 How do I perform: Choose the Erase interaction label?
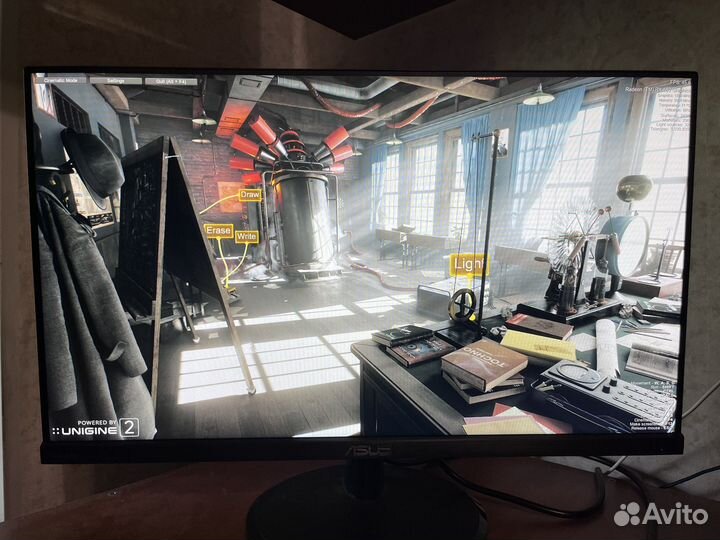(218, 230)
